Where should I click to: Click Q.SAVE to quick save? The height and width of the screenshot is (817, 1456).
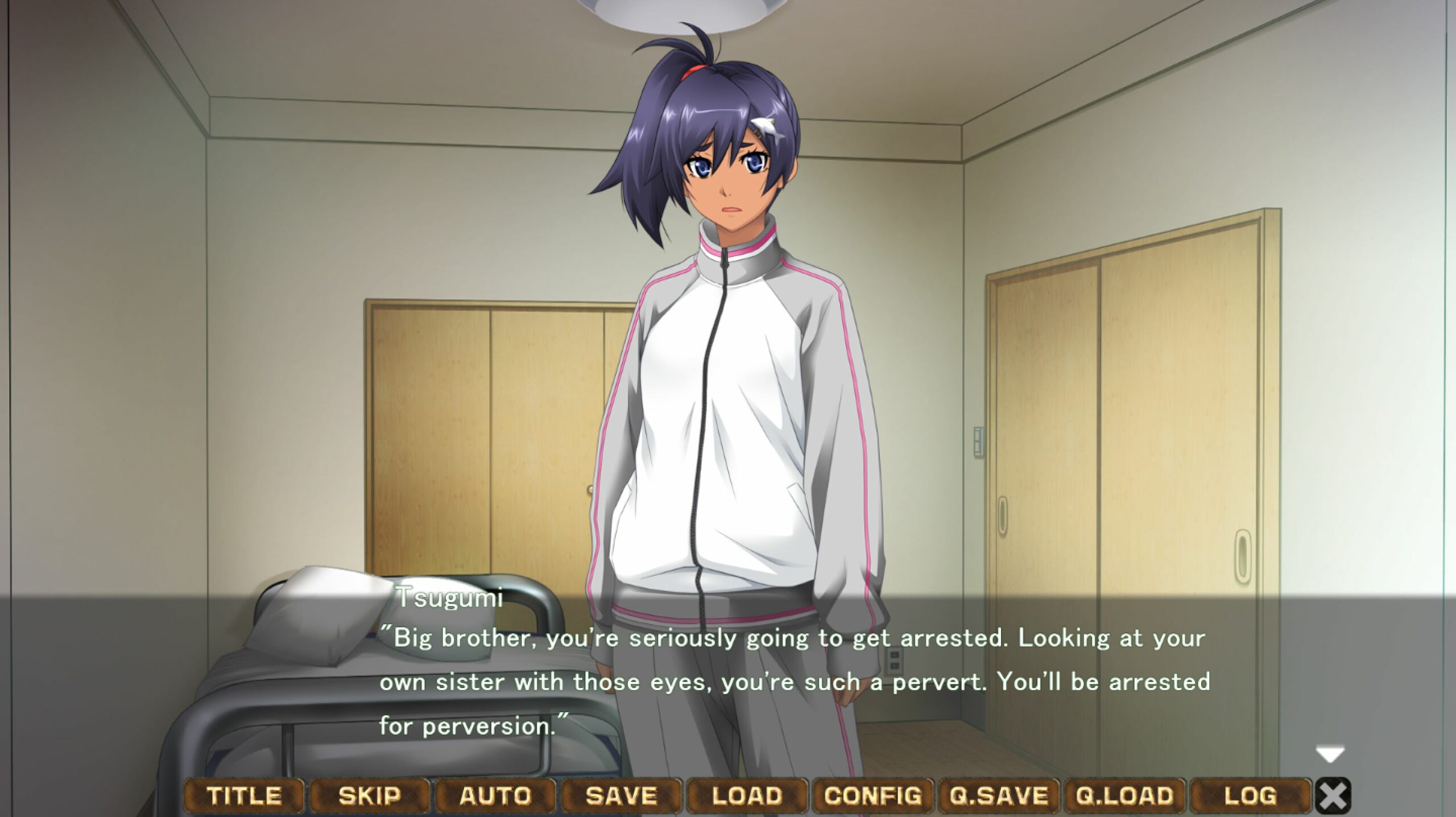[999, 795]
